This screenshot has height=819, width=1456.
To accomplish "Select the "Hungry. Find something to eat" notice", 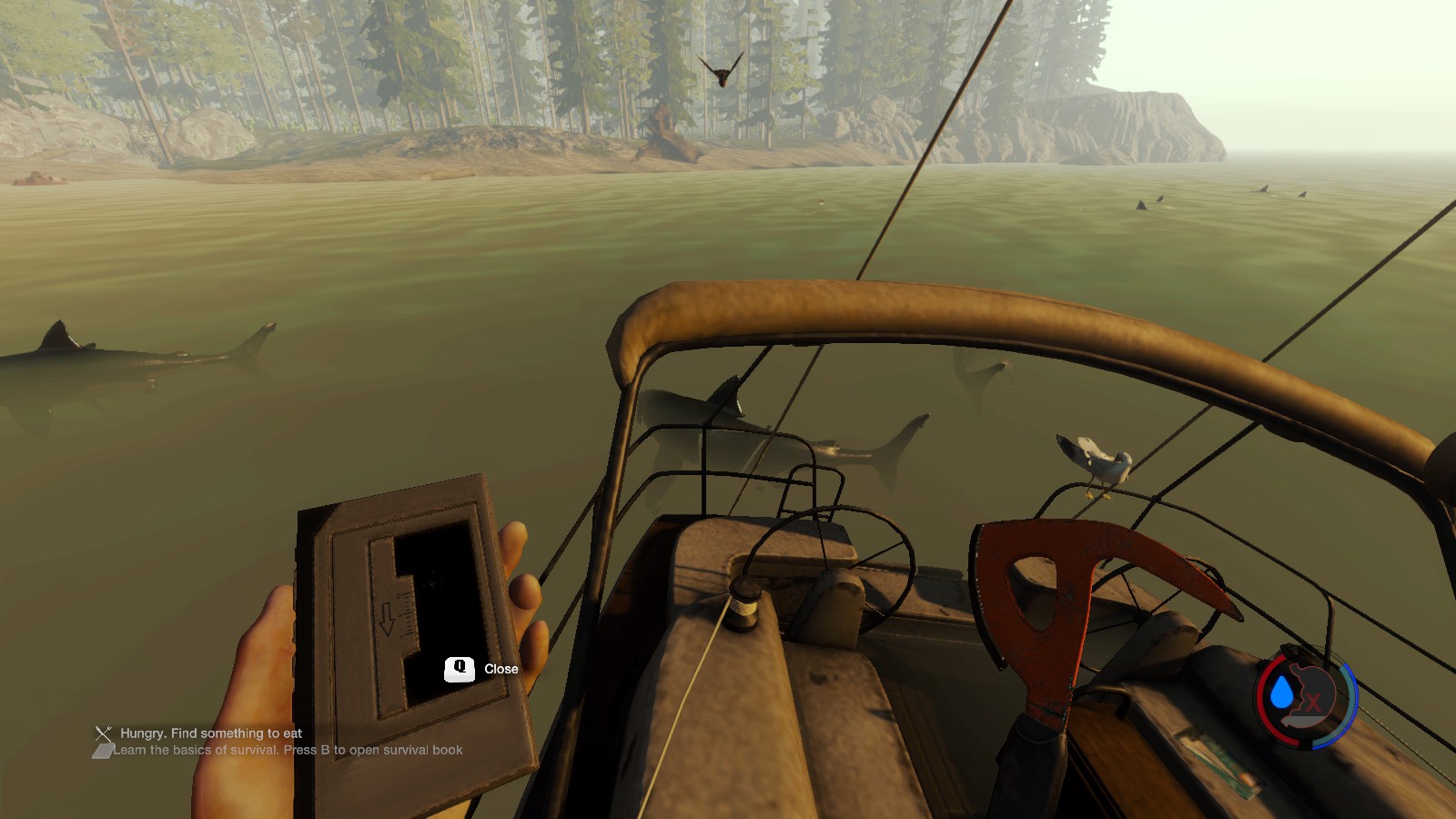I will tap(210, 733).
